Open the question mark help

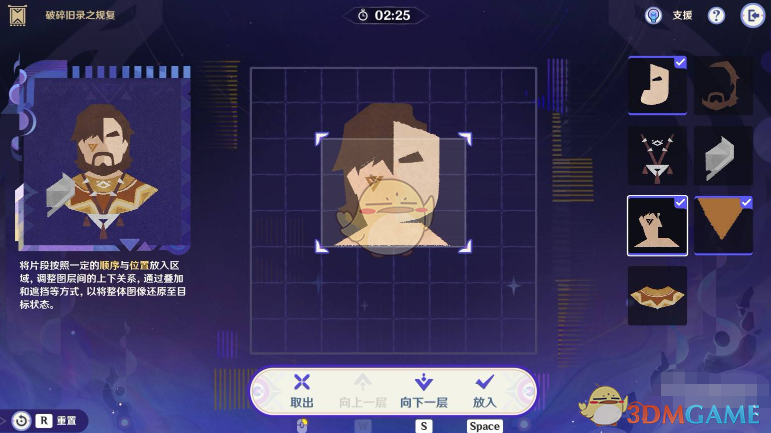[x=716, y=16]
